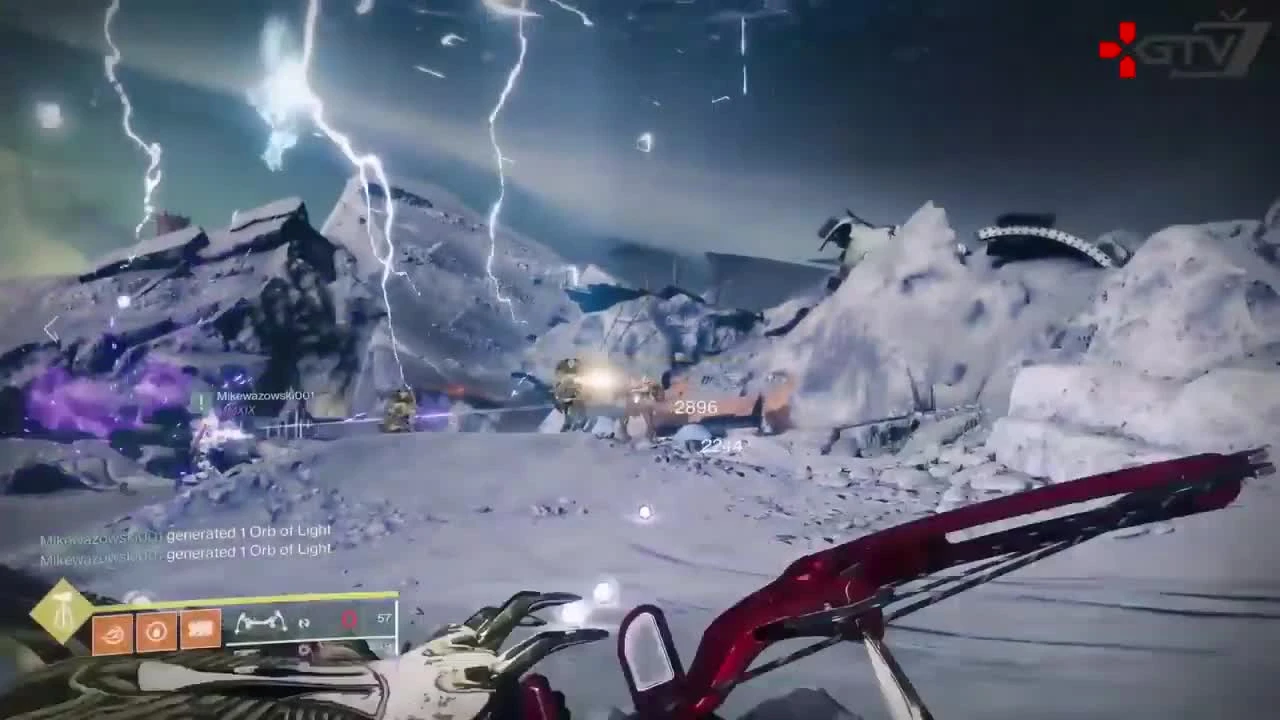Click the yellow Super charge bar
Viewport: 1280px width, 720px height.
tap(250, 596)
